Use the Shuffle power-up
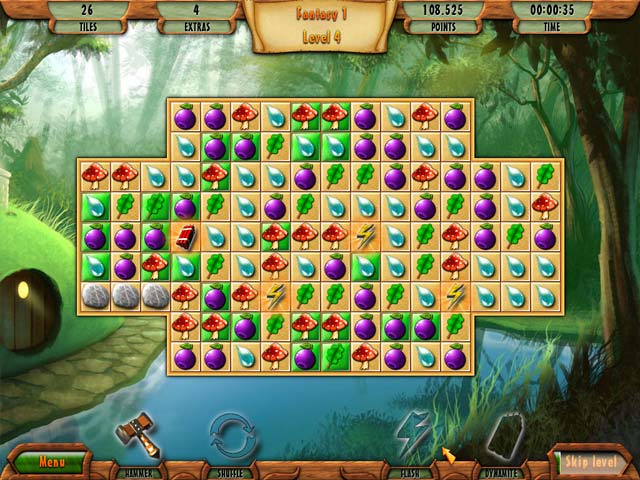 (232, 438)
